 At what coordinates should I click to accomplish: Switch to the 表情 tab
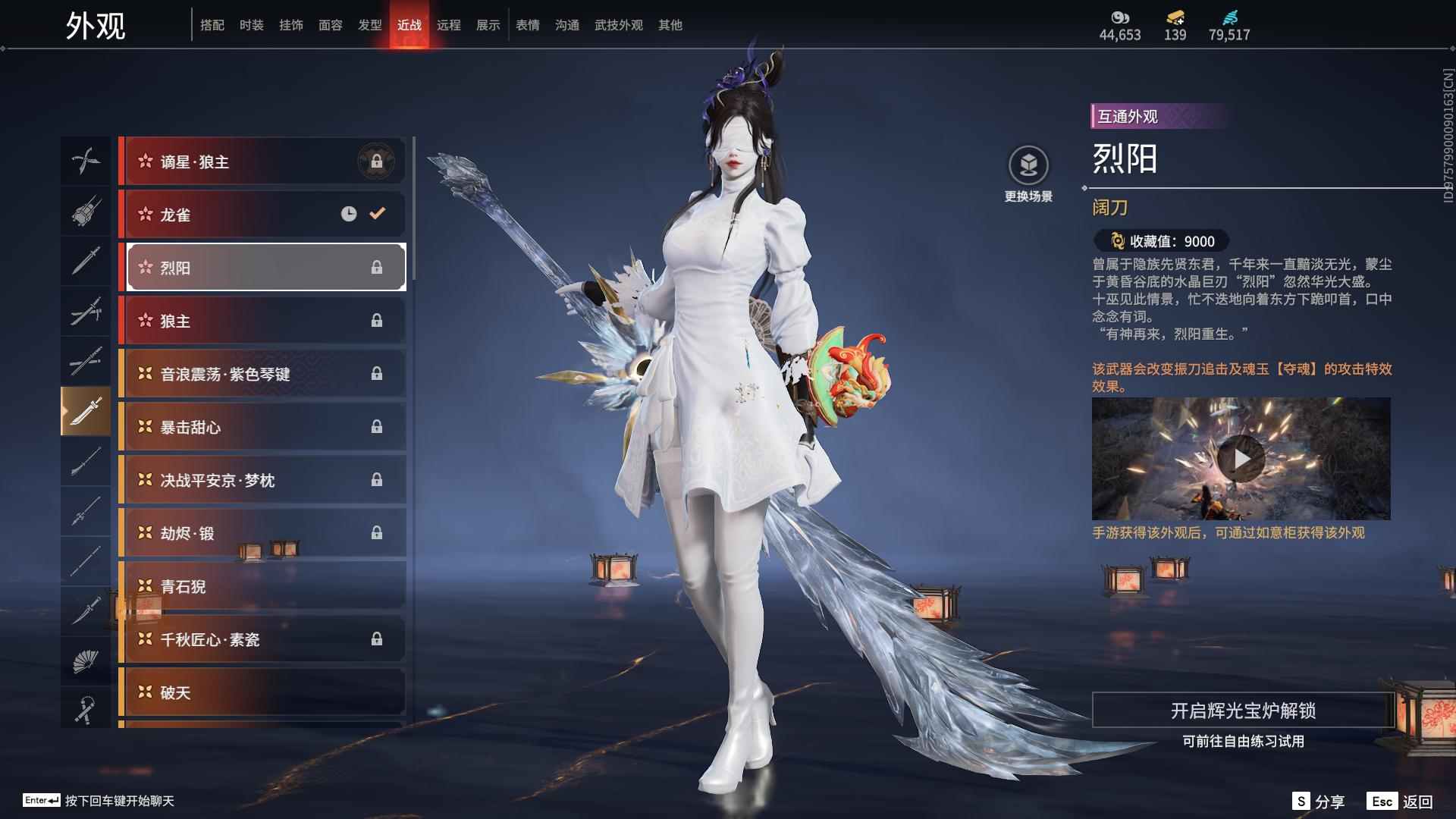click(x=527, y=24)
